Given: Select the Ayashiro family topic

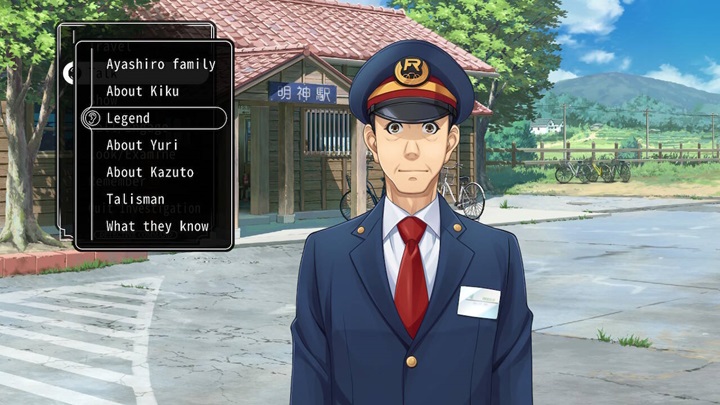Looking at the screenshot, I should tap(160, 65).
